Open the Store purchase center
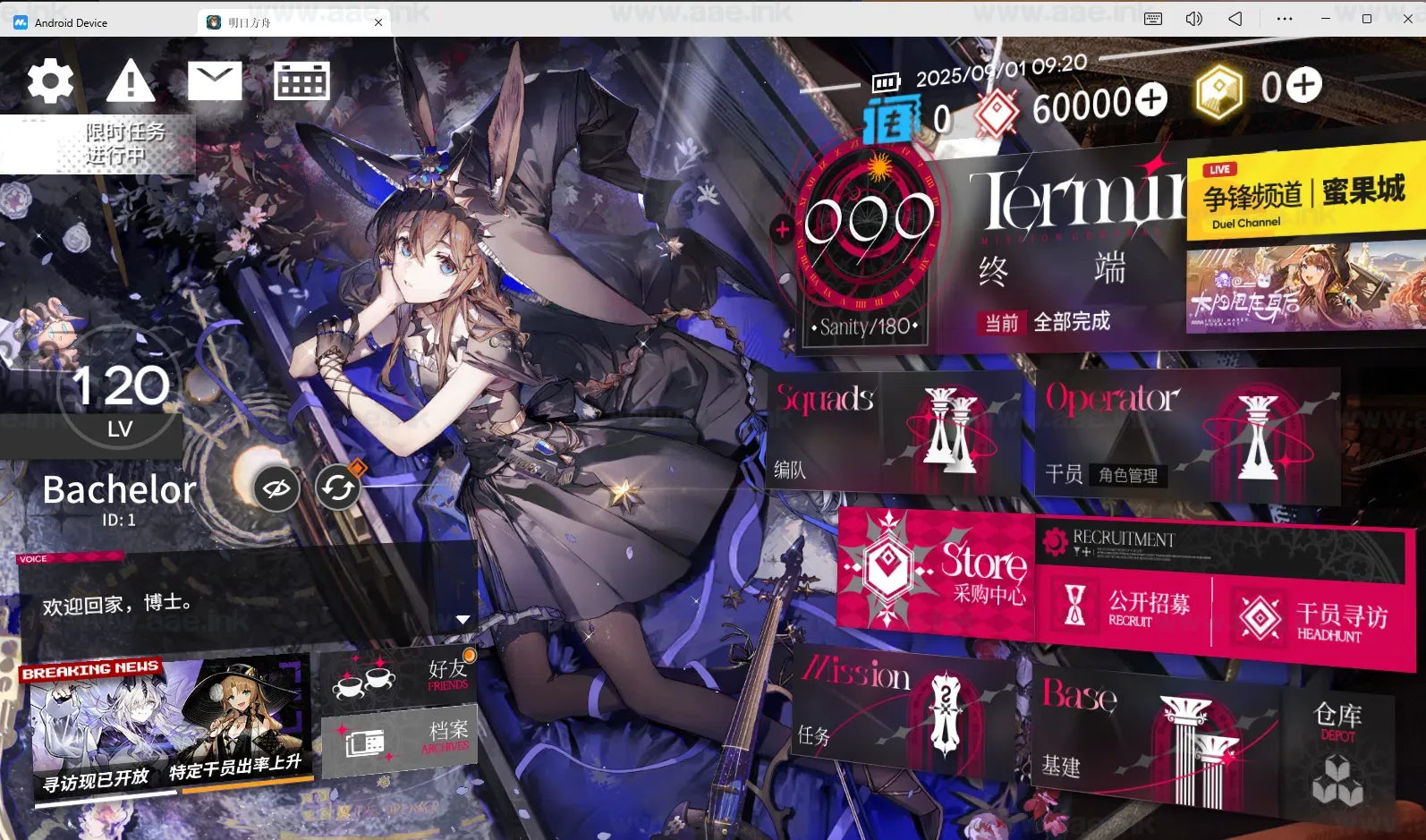This screenshot has height=840, width=1426. (x=935, y=573)
